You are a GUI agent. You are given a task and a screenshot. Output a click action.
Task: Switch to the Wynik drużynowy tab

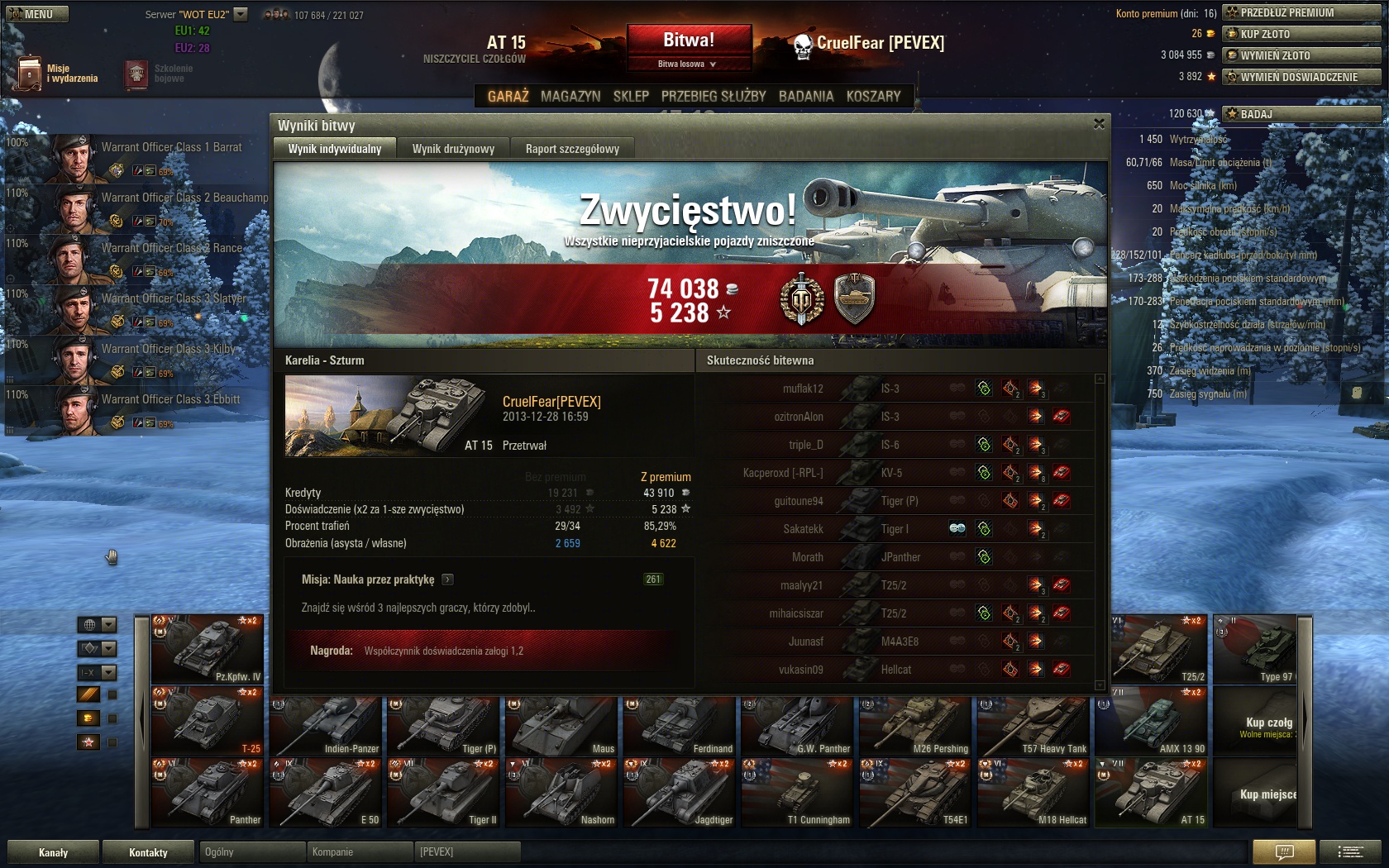point(453,149)
